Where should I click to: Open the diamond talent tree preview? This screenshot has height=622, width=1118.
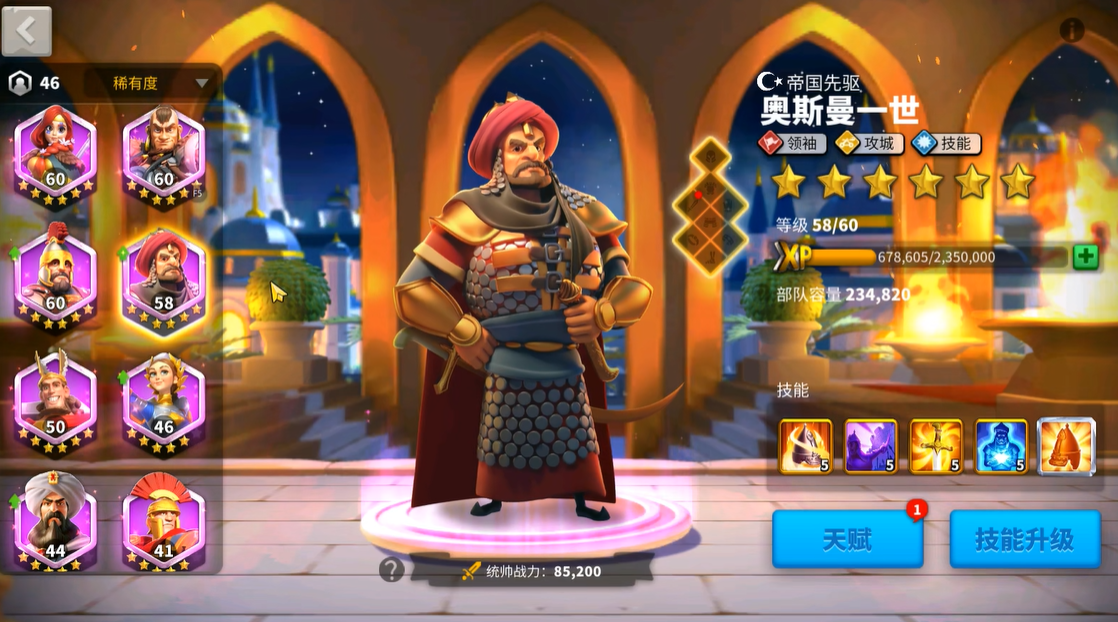710,206
